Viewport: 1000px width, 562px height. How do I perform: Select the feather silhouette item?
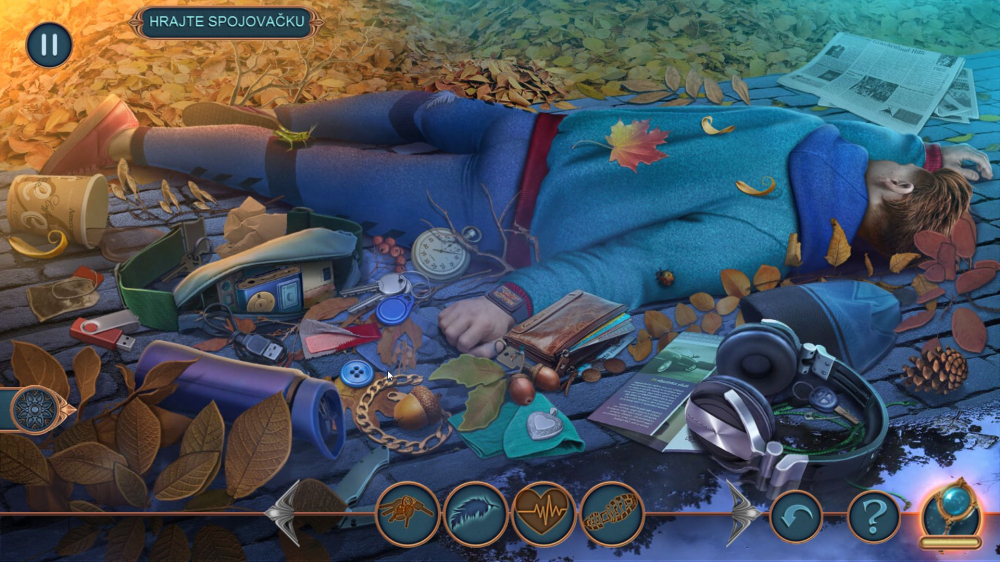[476, 514]
